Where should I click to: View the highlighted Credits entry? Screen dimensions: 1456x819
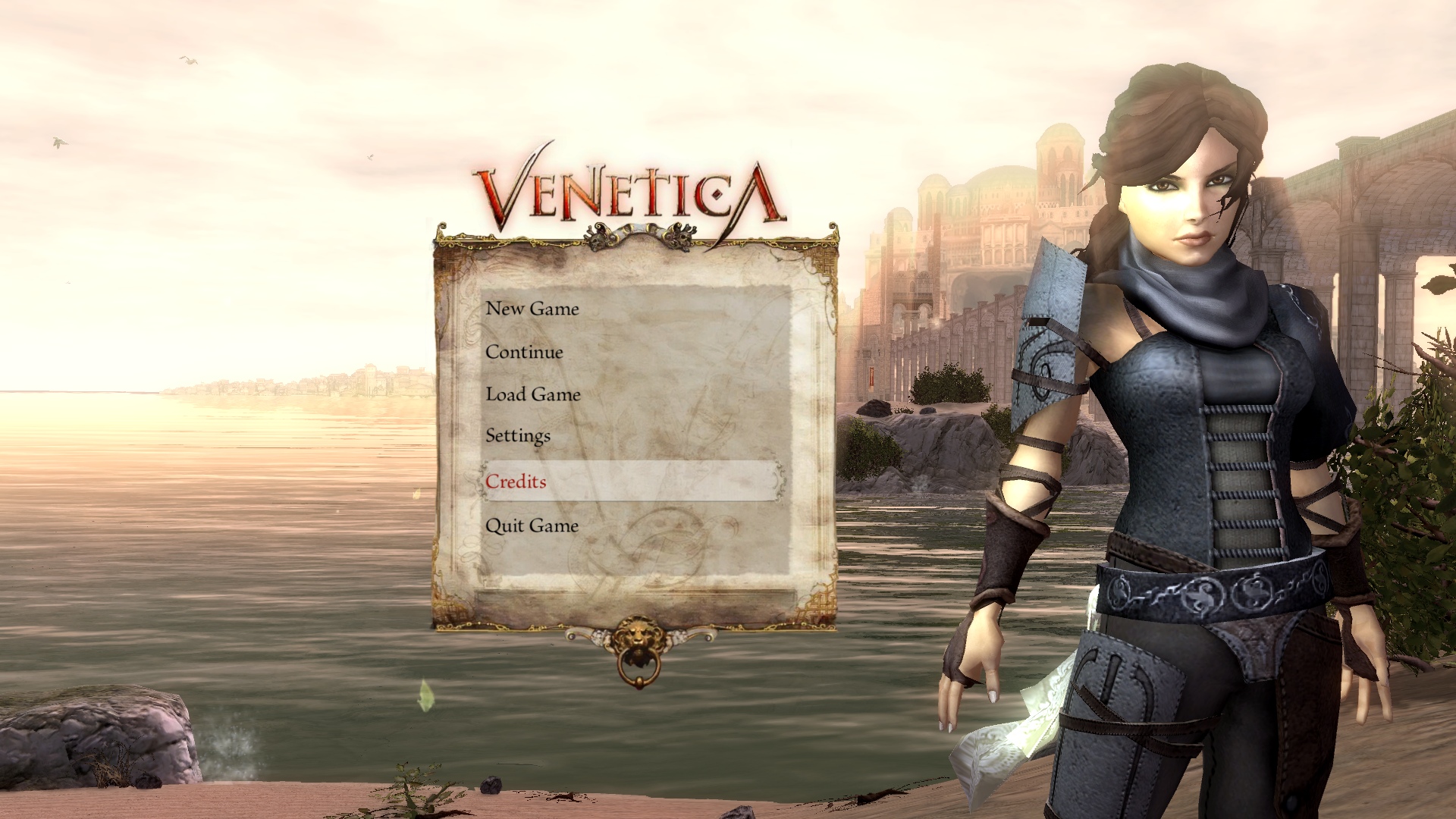pyautogui.click(x=516, y=482)
